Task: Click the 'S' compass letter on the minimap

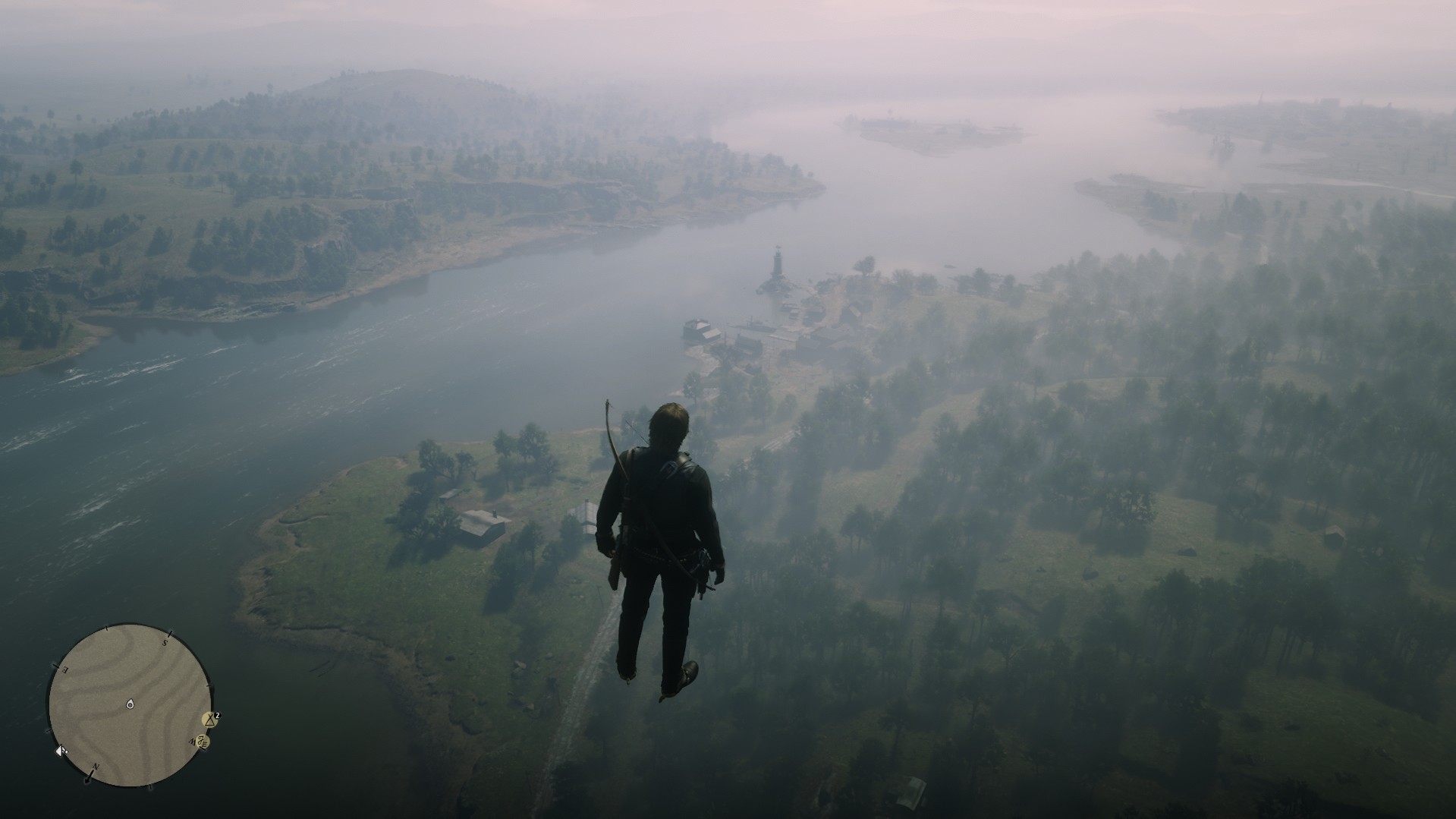Action: pos(165,642)
